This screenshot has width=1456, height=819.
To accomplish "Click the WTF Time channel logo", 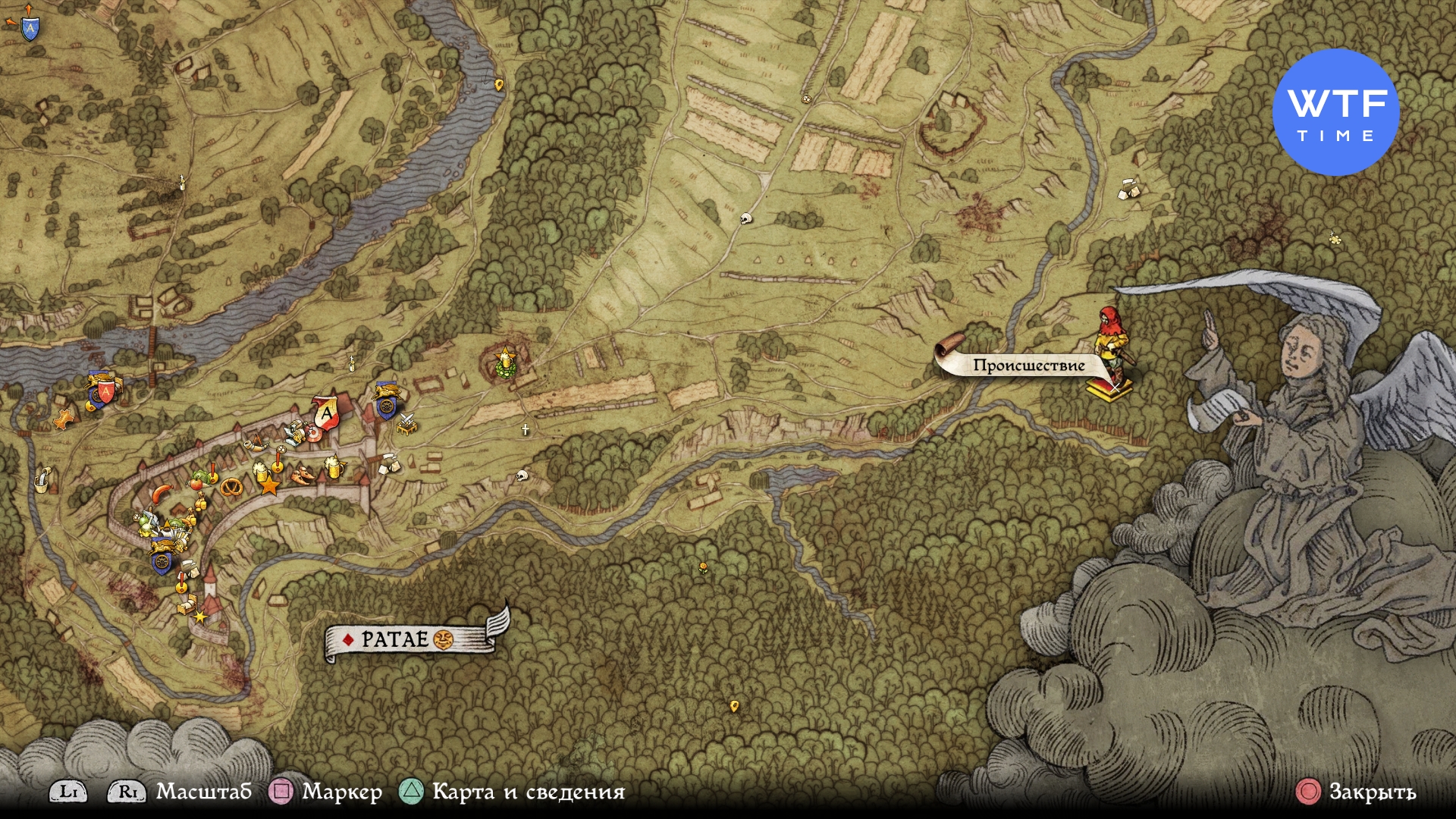I will [x=1335, y=112].
